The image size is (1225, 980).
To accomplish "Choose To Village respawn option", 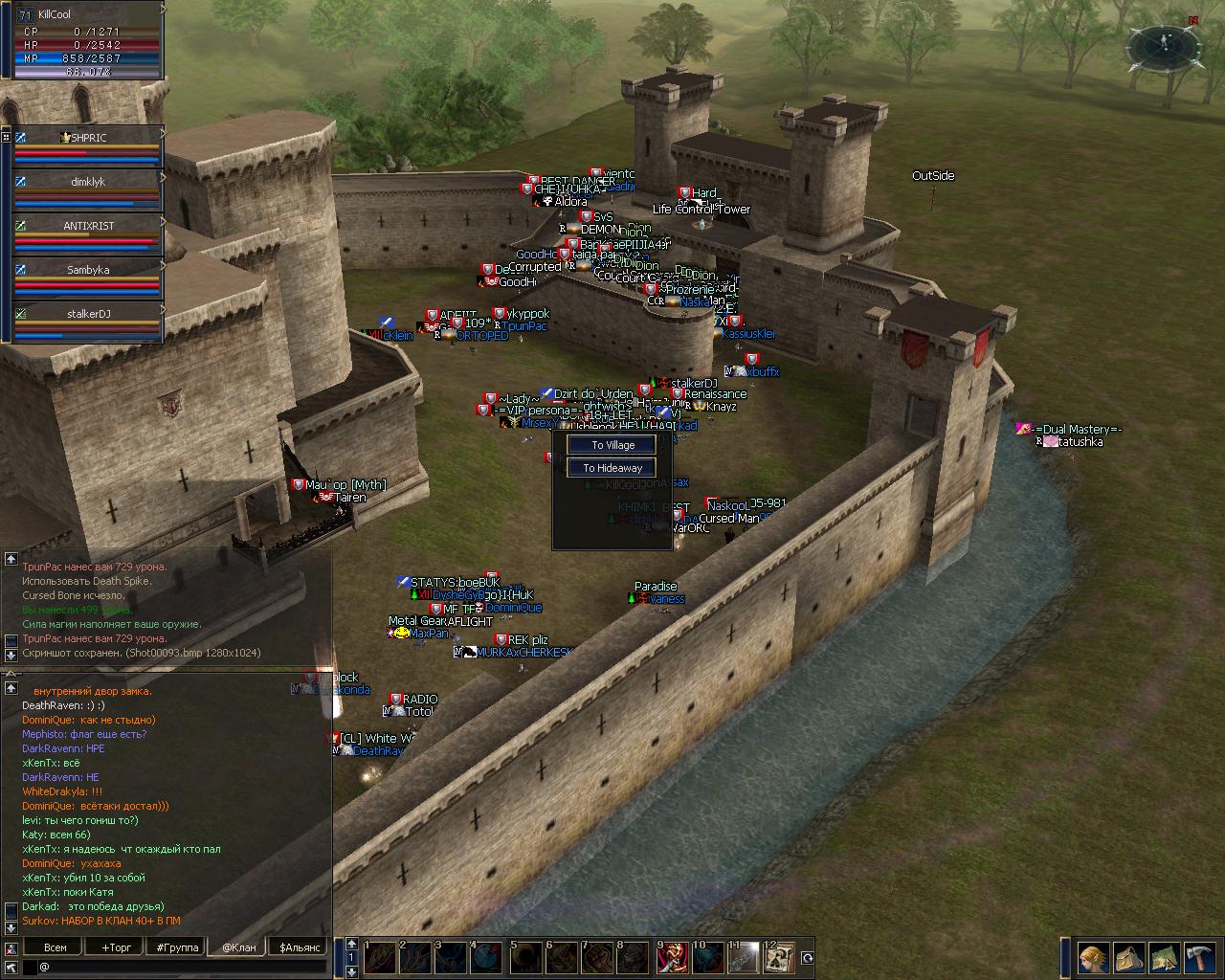I will click(612, 445).
